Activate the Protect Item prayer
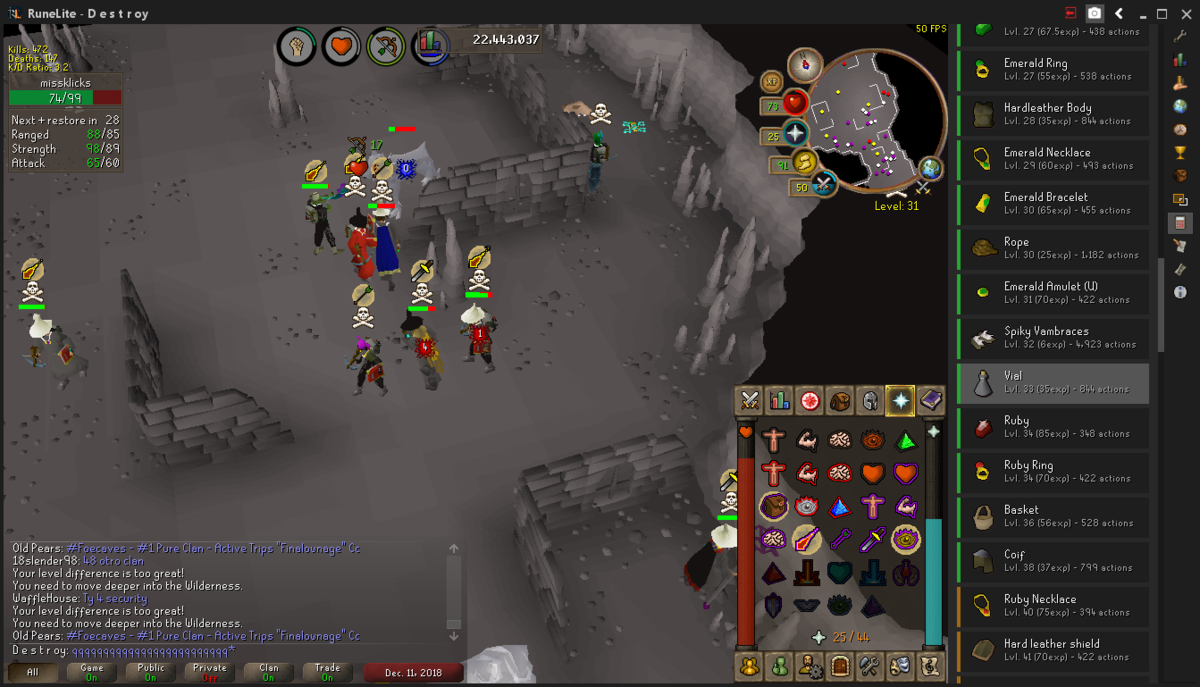Screen dimensions: 1200x687 [772, 507]
